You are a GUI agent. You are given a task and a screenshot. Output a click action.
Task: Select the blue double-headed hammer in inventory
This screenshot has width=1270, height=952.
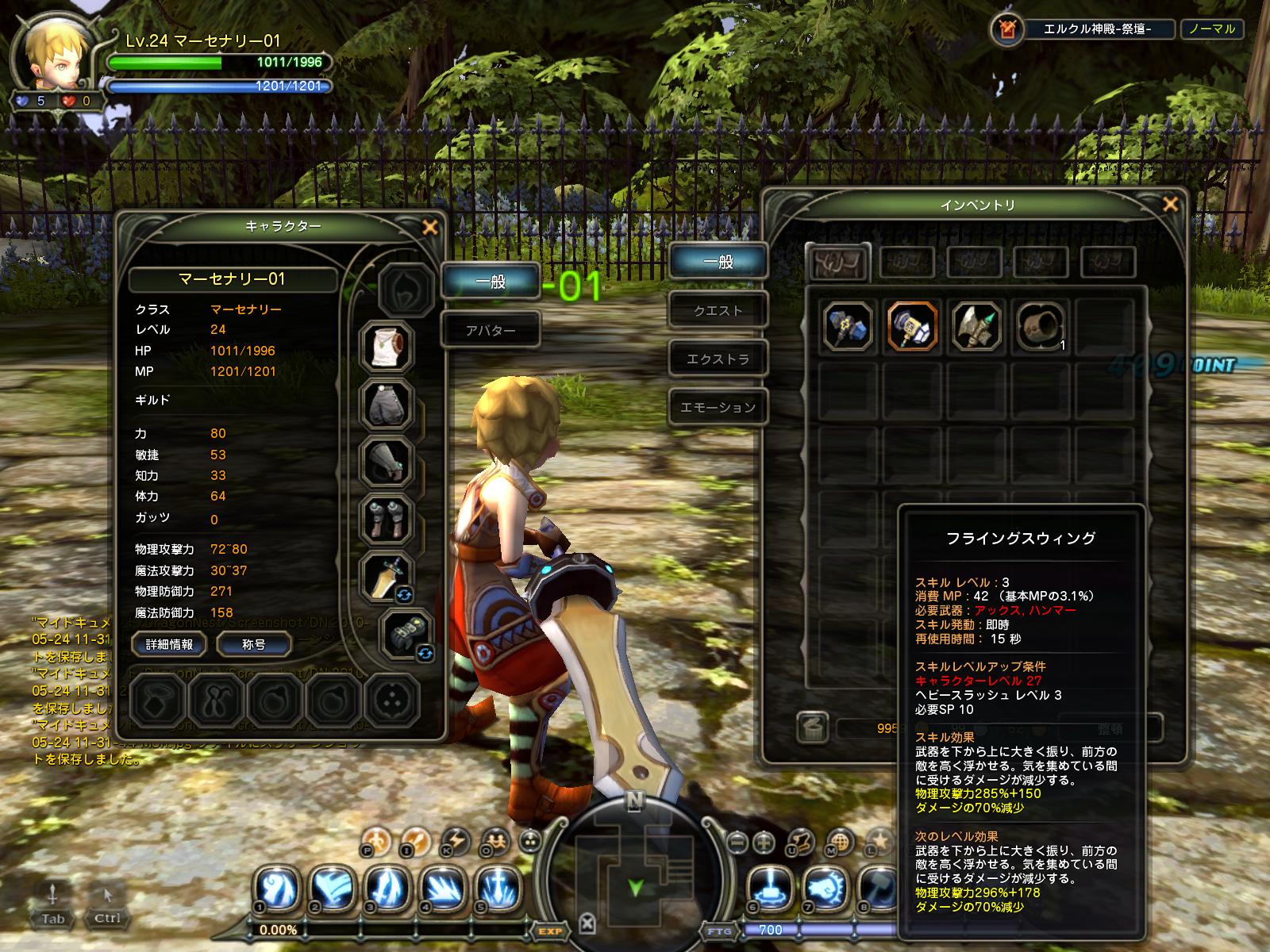[847, 326]
